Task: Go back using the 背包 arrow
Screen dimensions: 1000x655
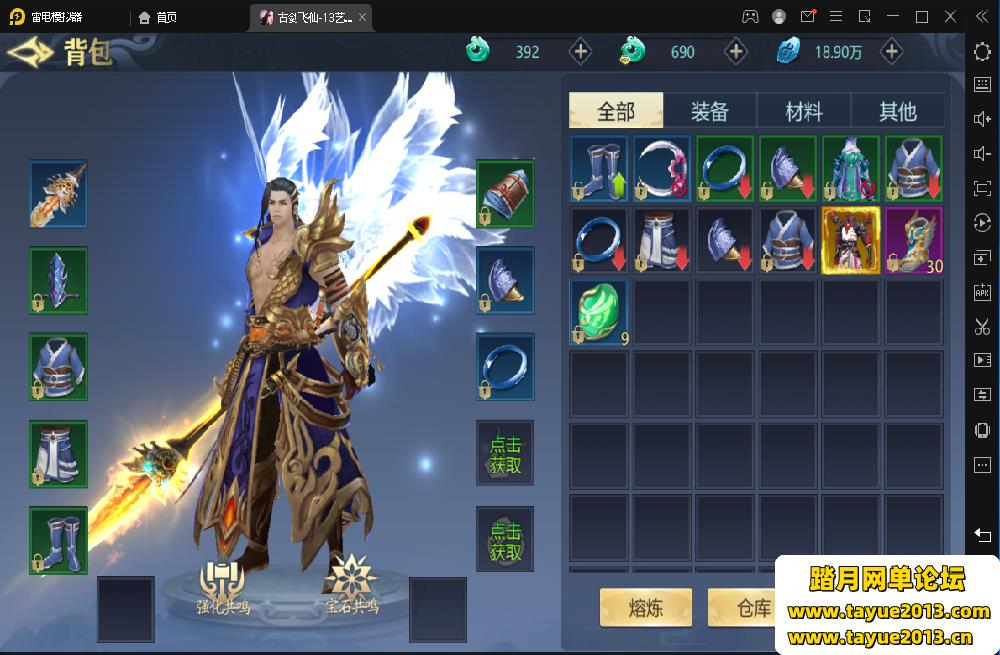Action: [29, 53]
